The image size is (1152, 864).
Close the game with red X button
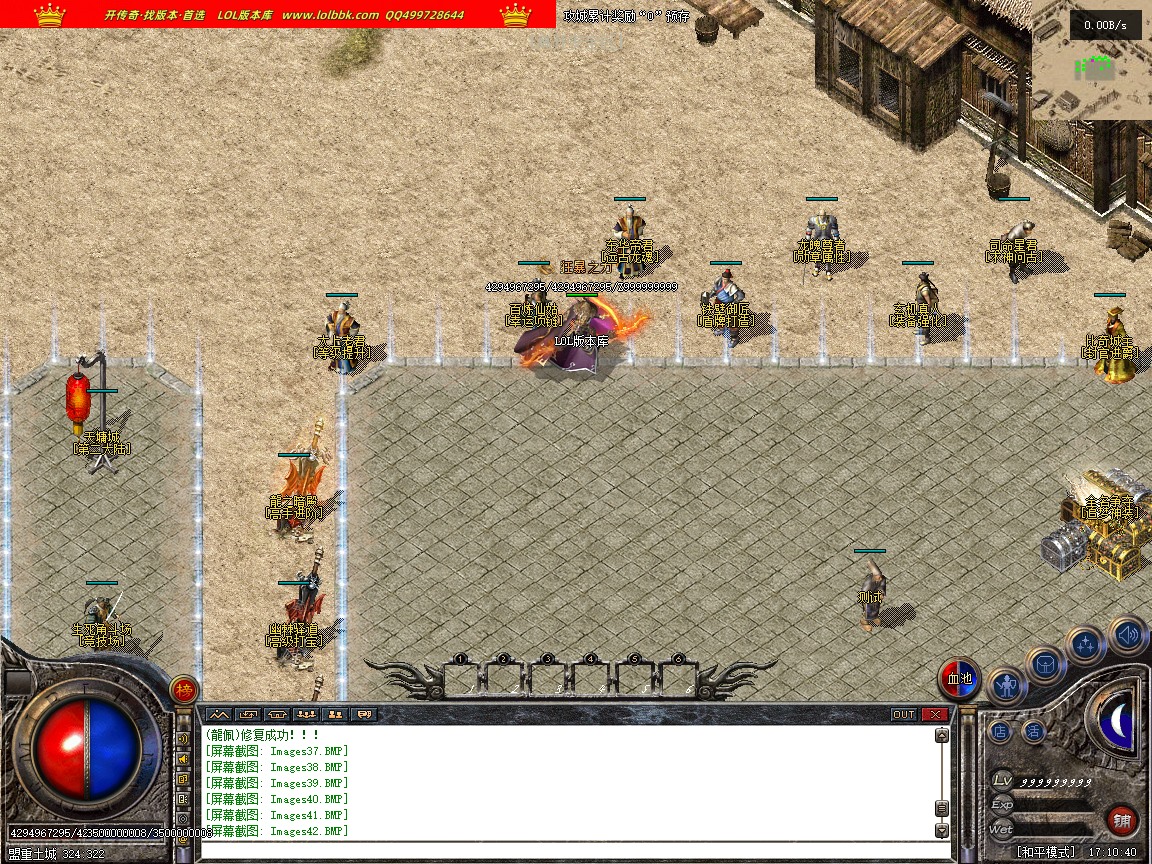pos(934,714)
